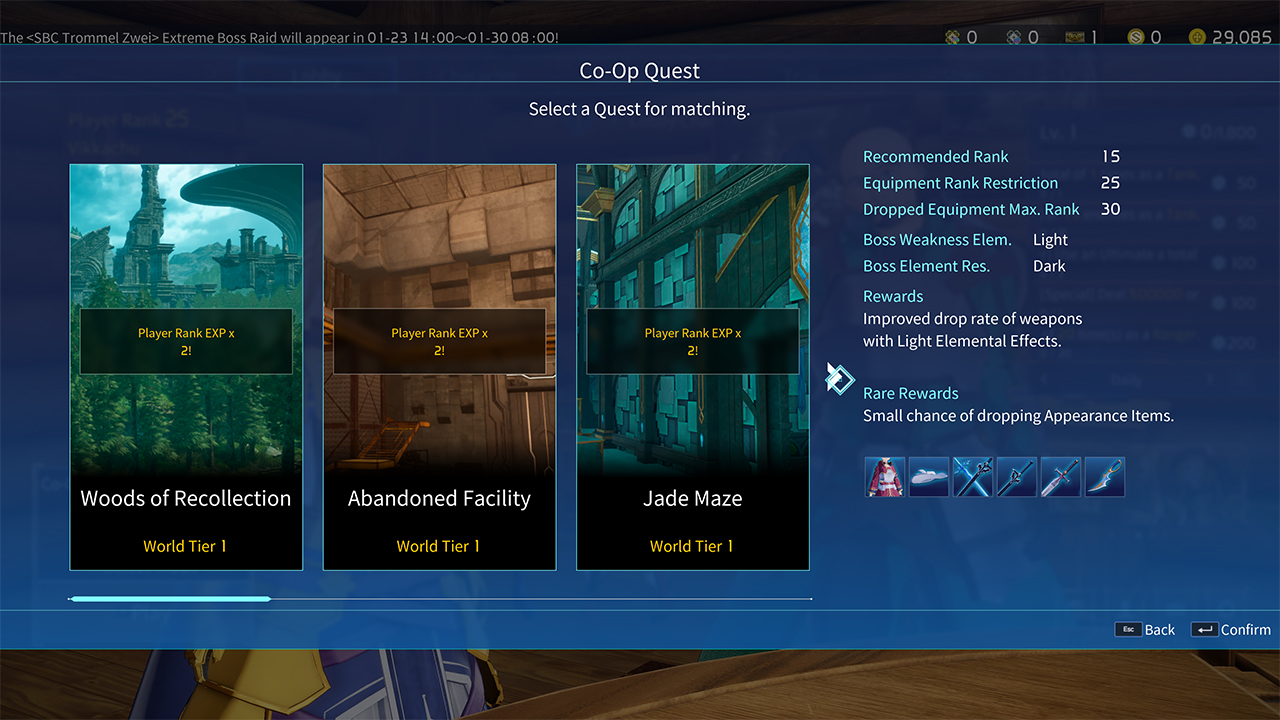The height and width of the screenshot is (720, 1280).
Task: View the silver broadsword reward icon
Action: [x=1061, y=477]
